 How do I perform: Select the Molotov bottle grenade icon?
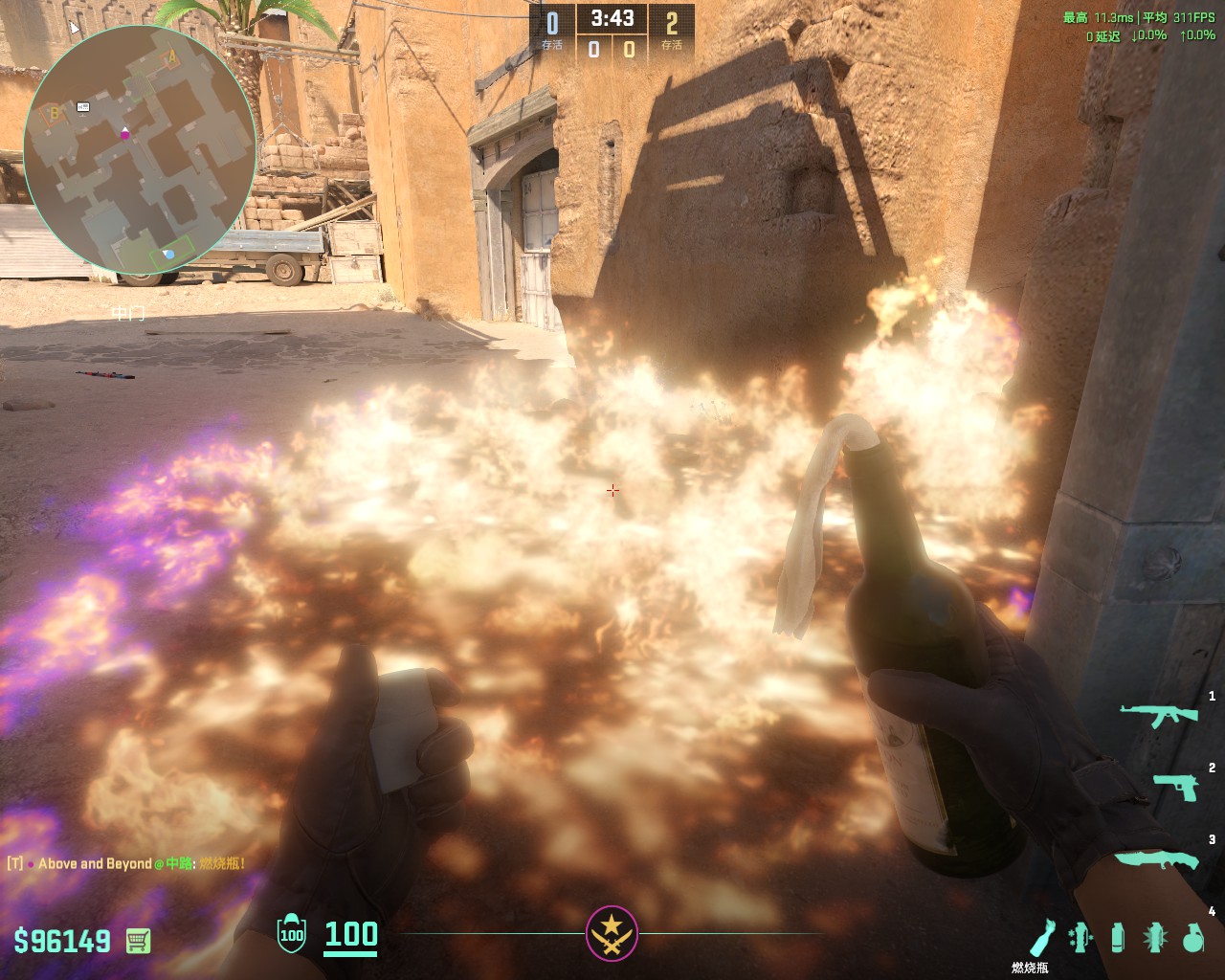click(1042, 937)
